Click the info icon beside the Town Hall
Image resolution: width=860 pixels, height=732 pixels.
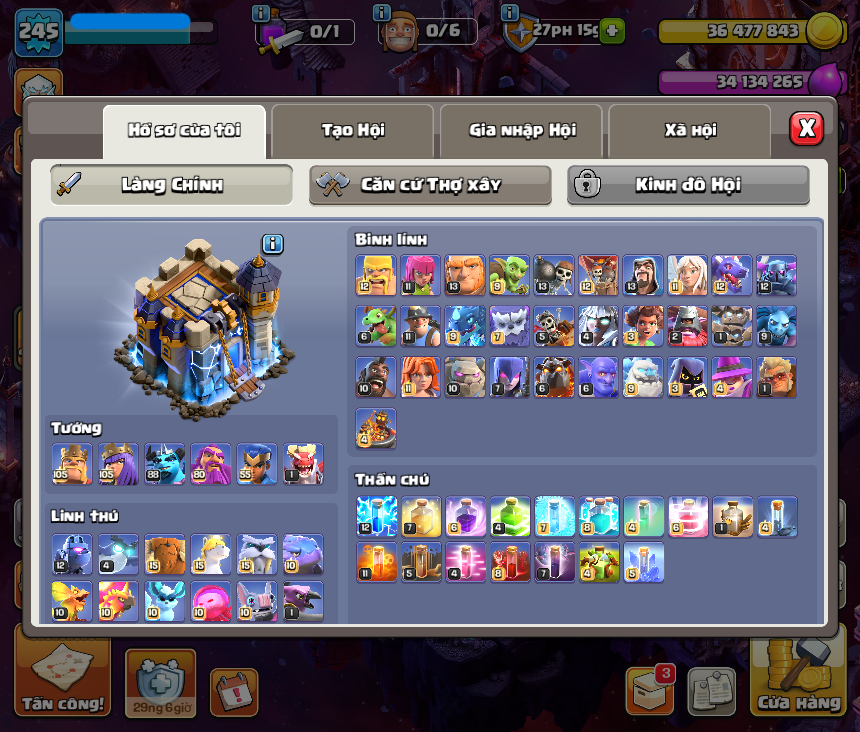click(273, 244)
